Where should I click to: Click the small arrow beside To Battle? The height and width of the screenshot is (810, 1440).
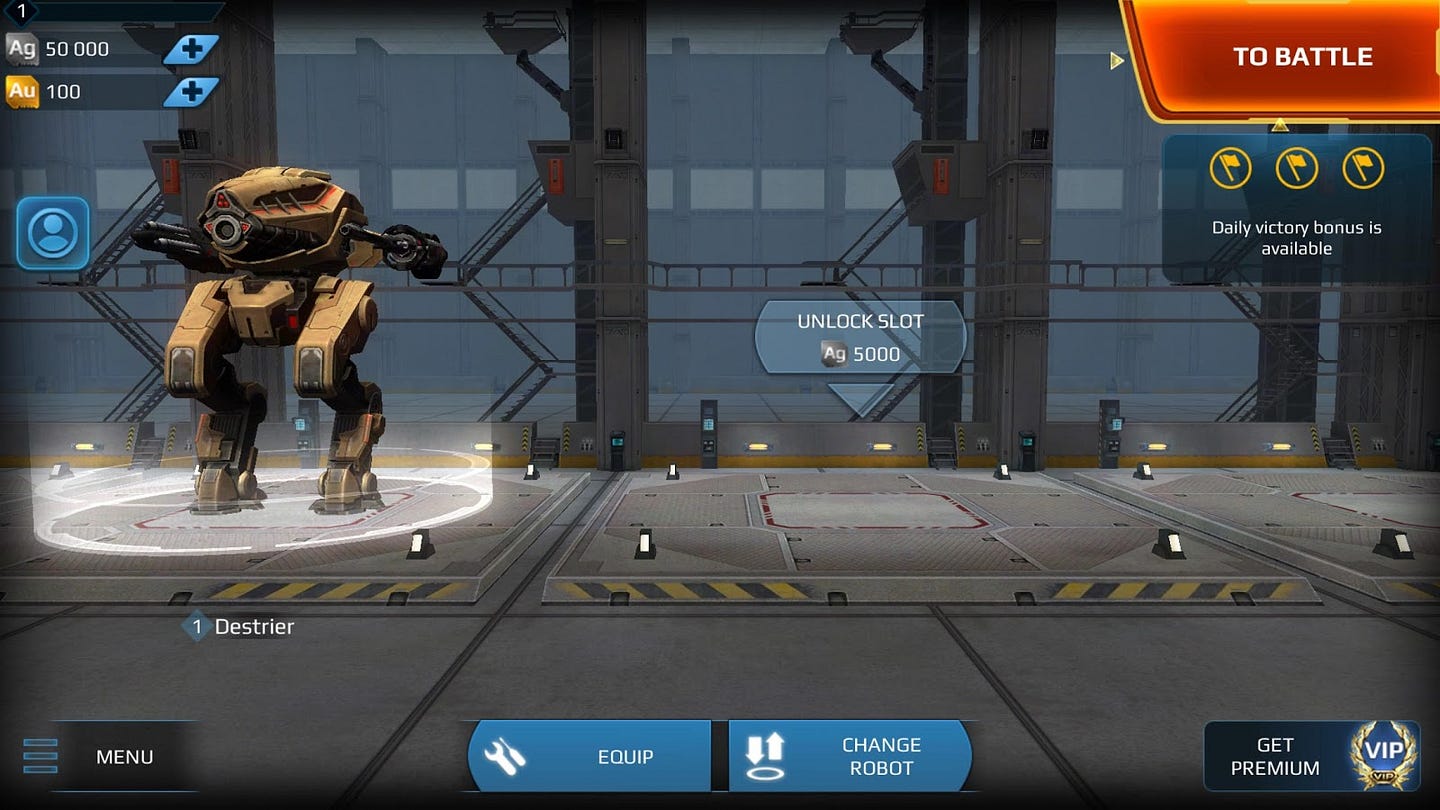pos(1117,61)
